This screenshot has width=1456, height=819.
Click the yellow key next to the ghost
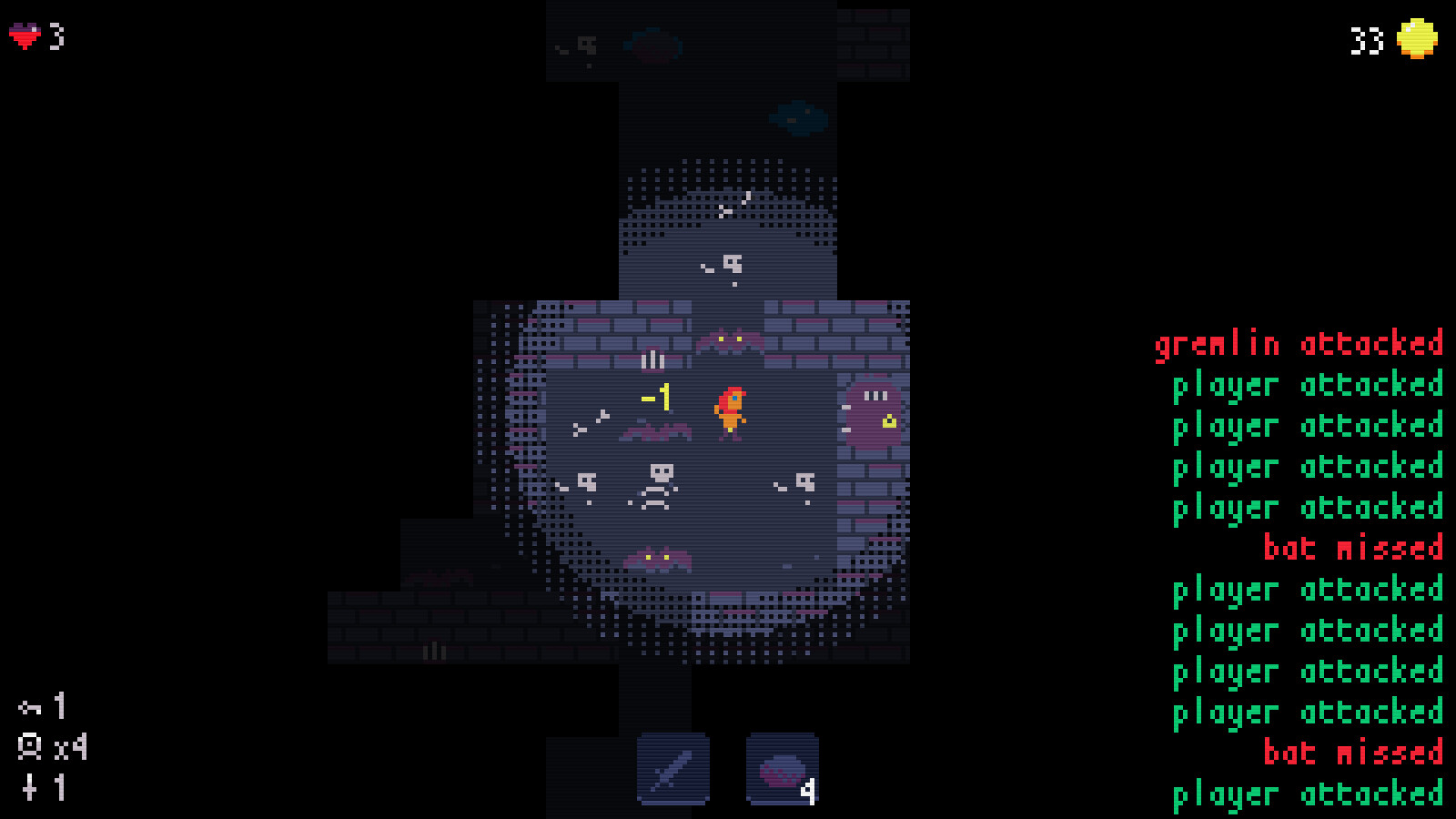[889, 420]
